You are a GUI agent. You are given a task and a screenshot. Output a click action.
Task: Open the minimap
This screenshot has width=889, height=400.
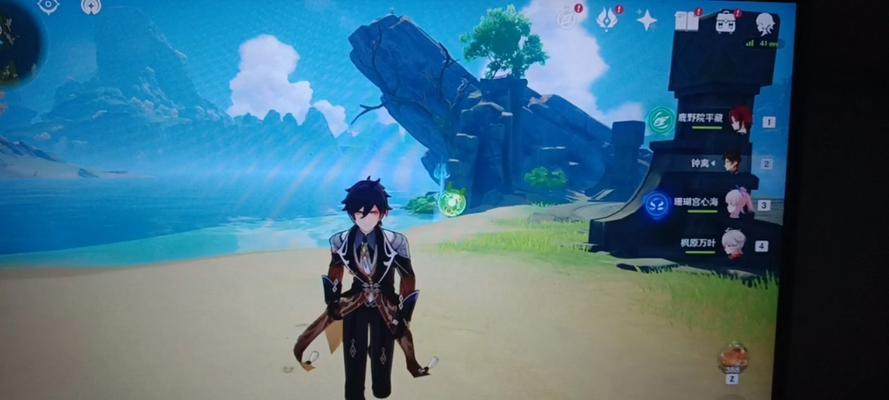(x=15, y=45)
